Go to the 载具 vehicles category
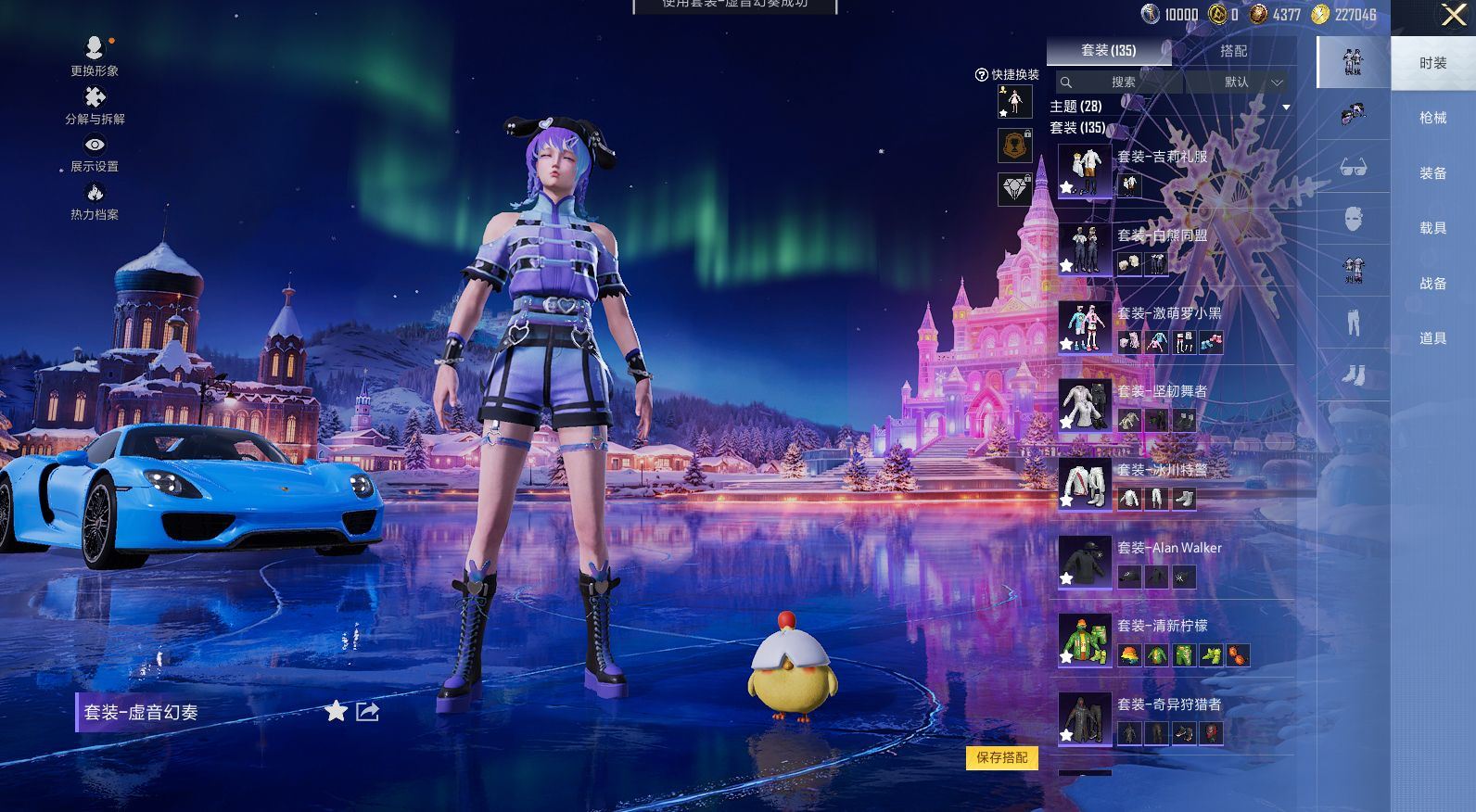 1432,228
